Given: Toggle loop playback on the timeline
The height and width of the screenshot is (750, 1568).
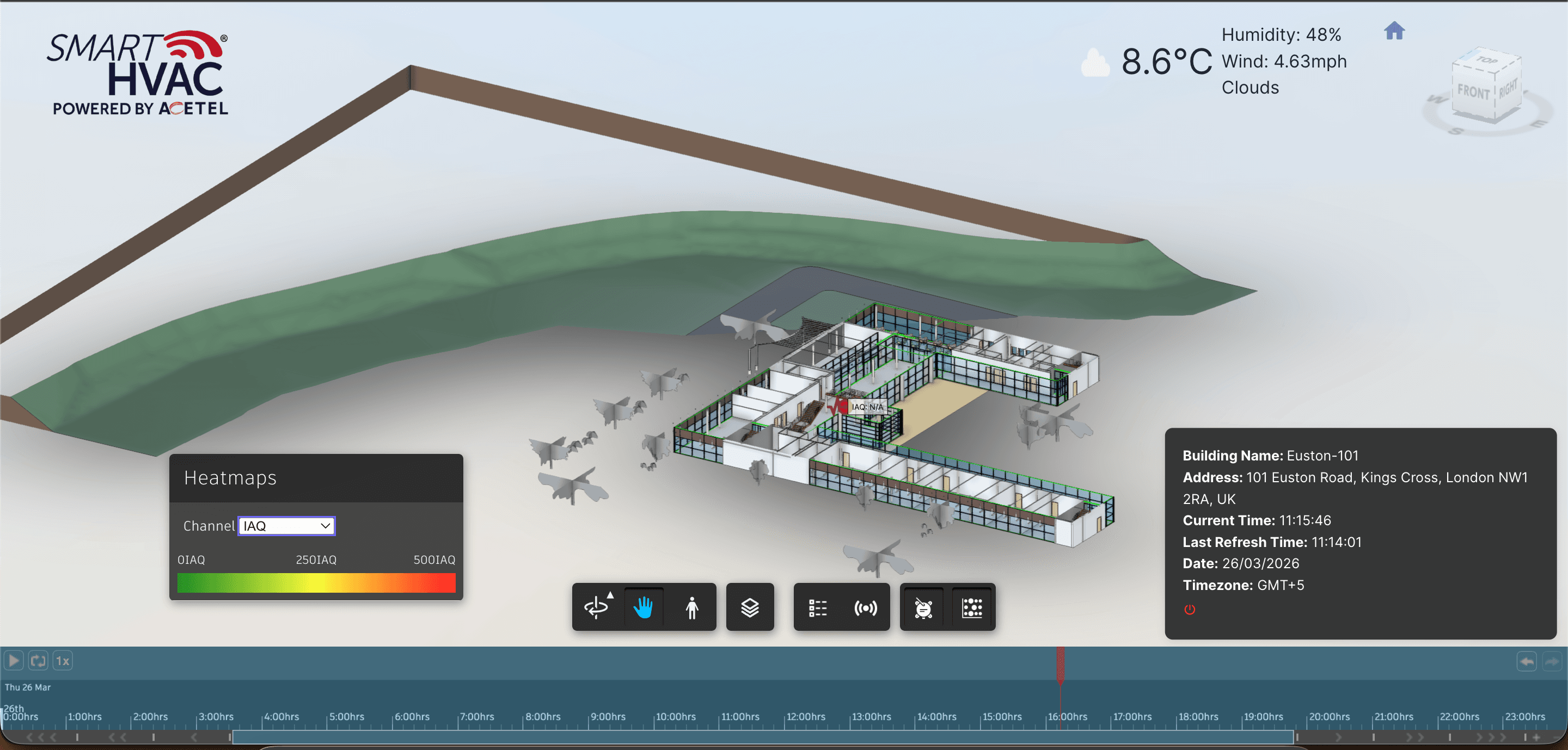Looking at the screenshot, I should [38, 660].
